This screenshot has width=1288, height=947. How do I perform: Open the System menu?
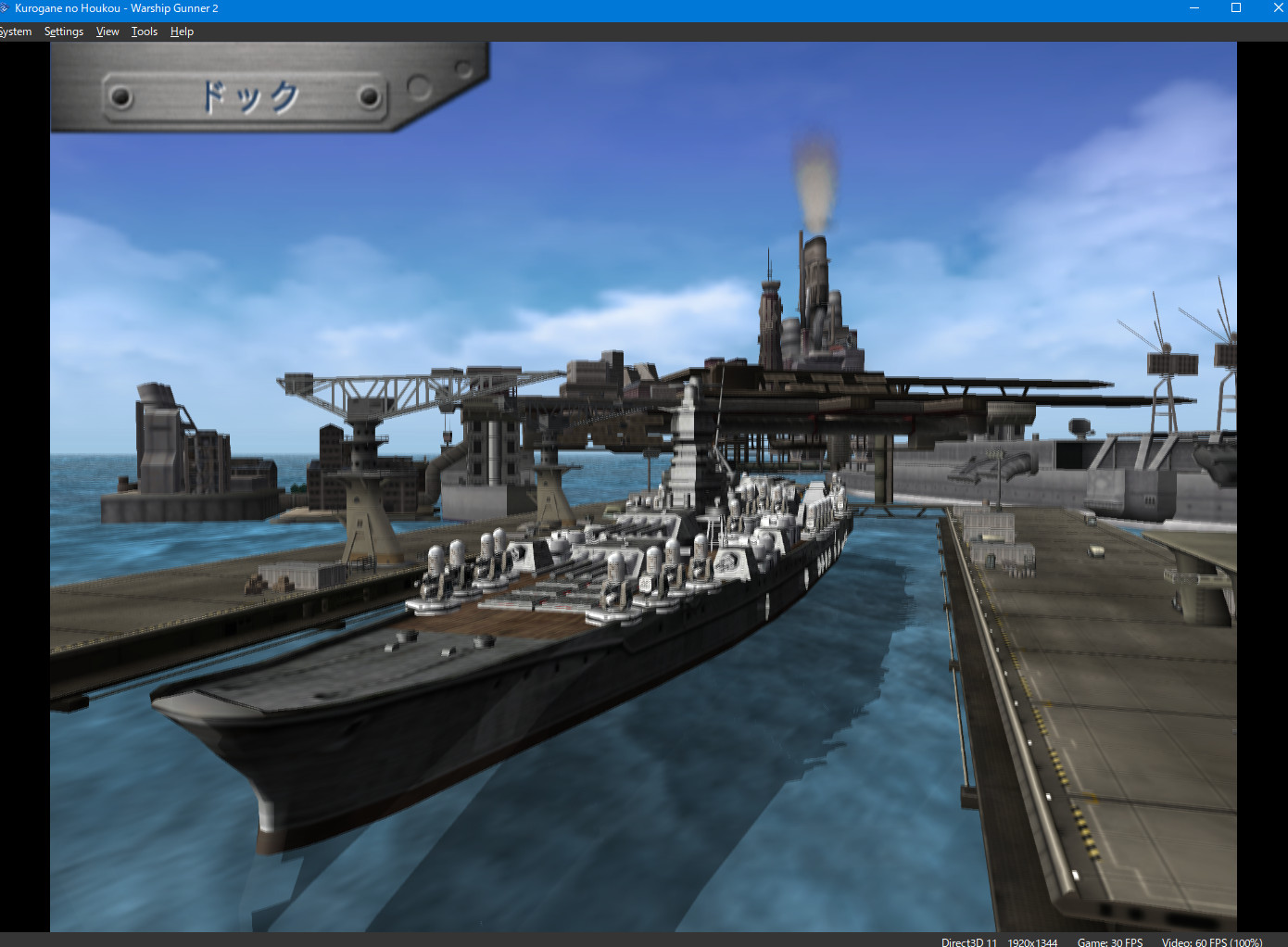15,31
